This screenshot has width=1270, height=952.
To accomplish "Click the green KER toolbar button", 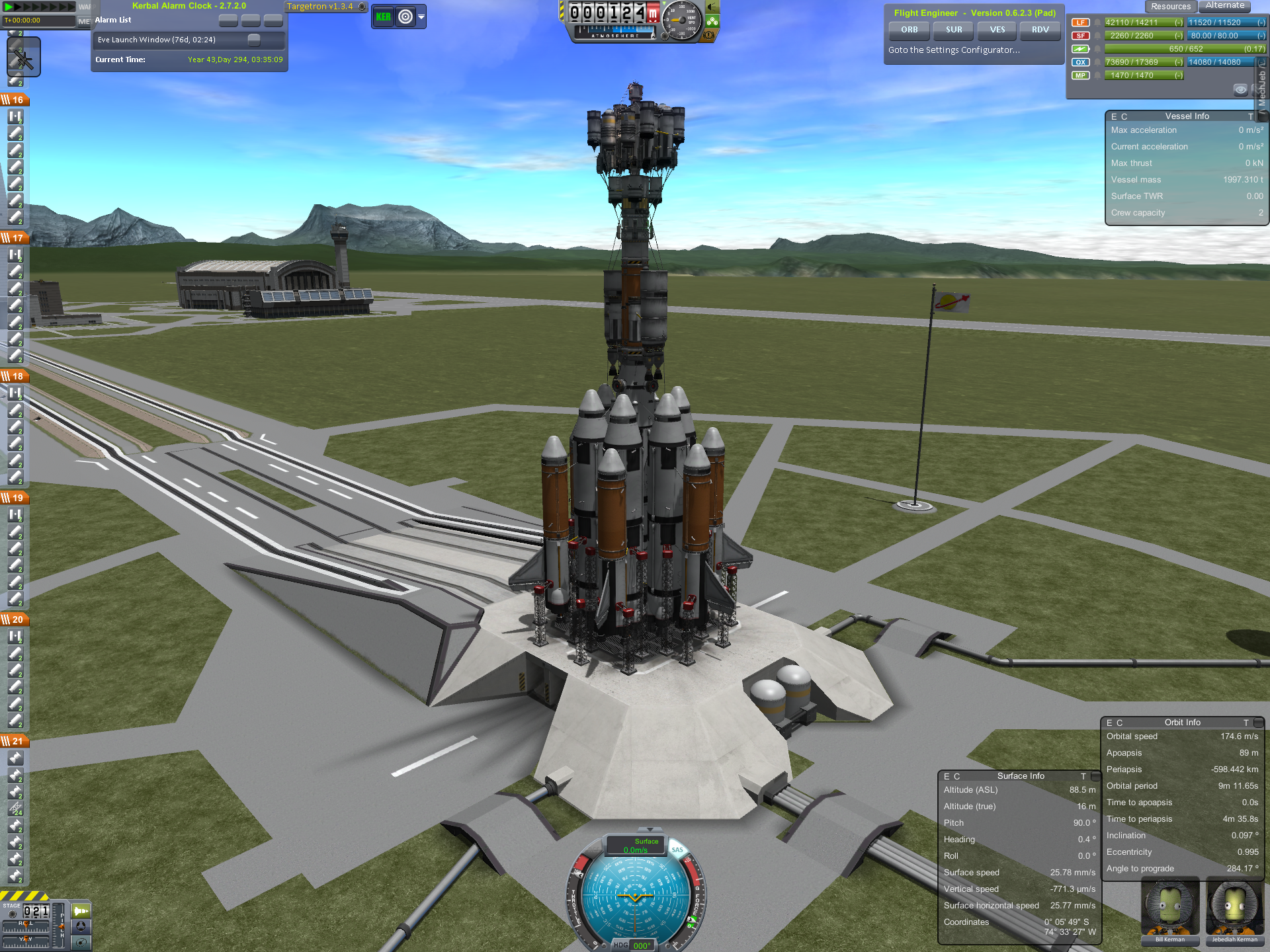I will (383, 17).
